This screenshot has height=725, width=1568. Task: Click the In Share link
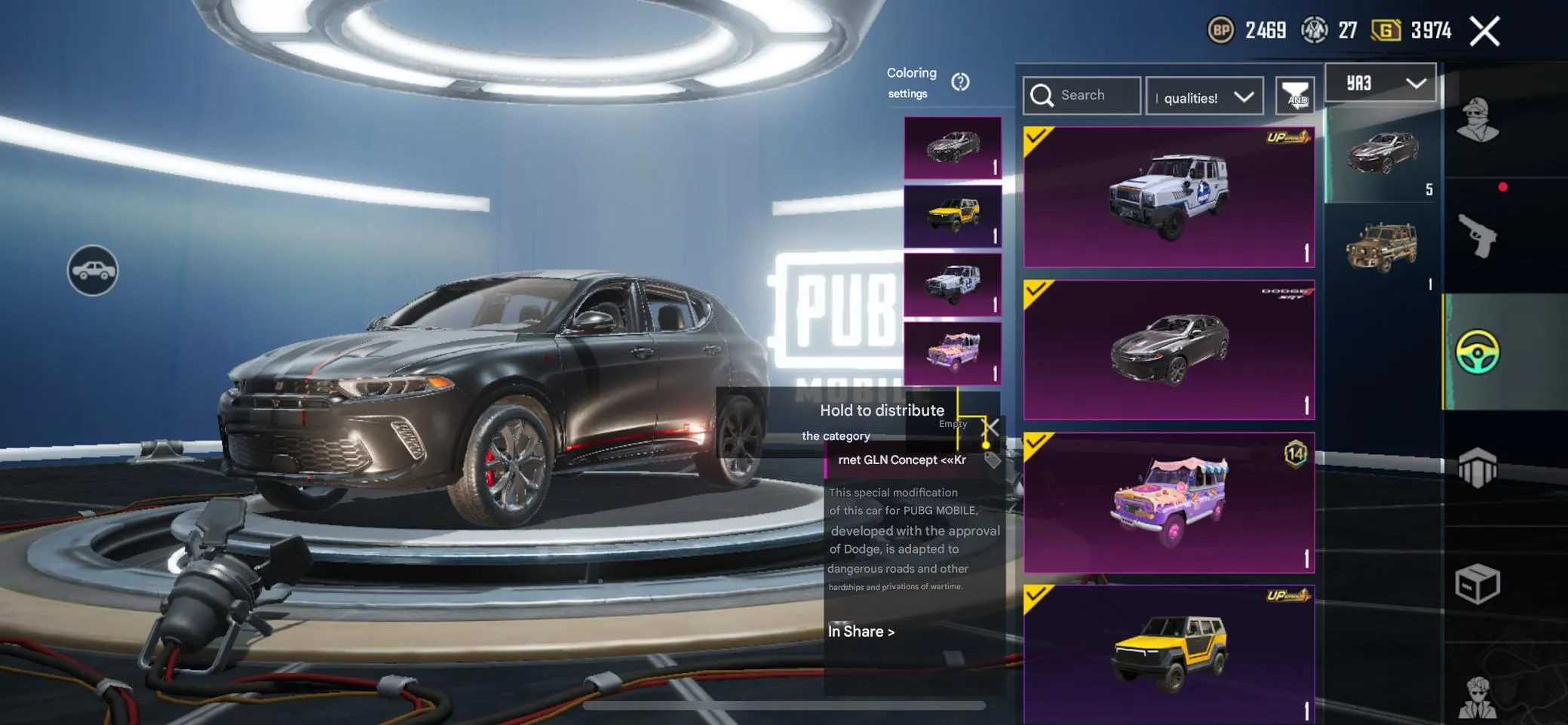pos(861,631)
